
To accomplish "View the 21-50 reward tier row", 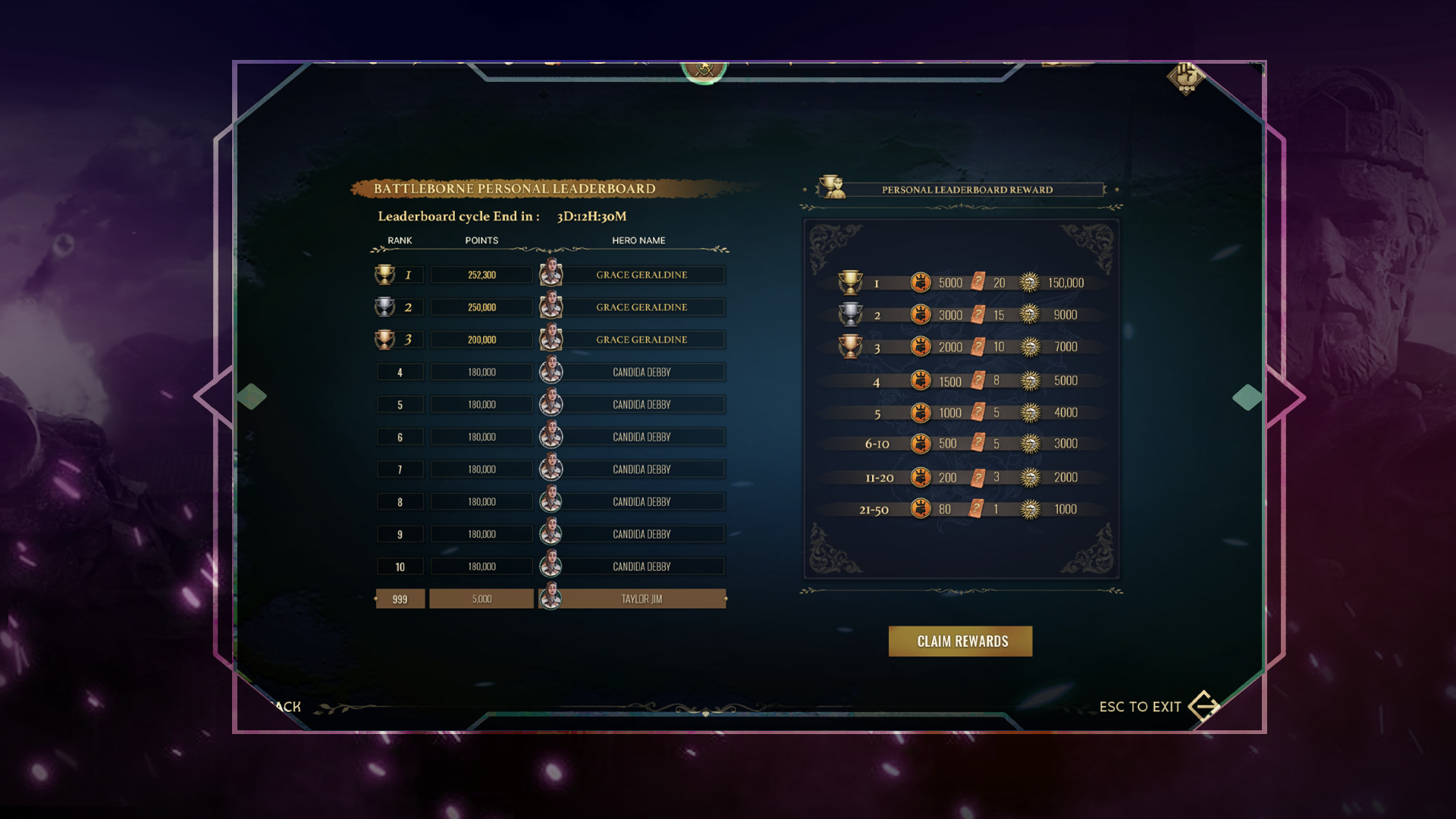I will 962,510.
